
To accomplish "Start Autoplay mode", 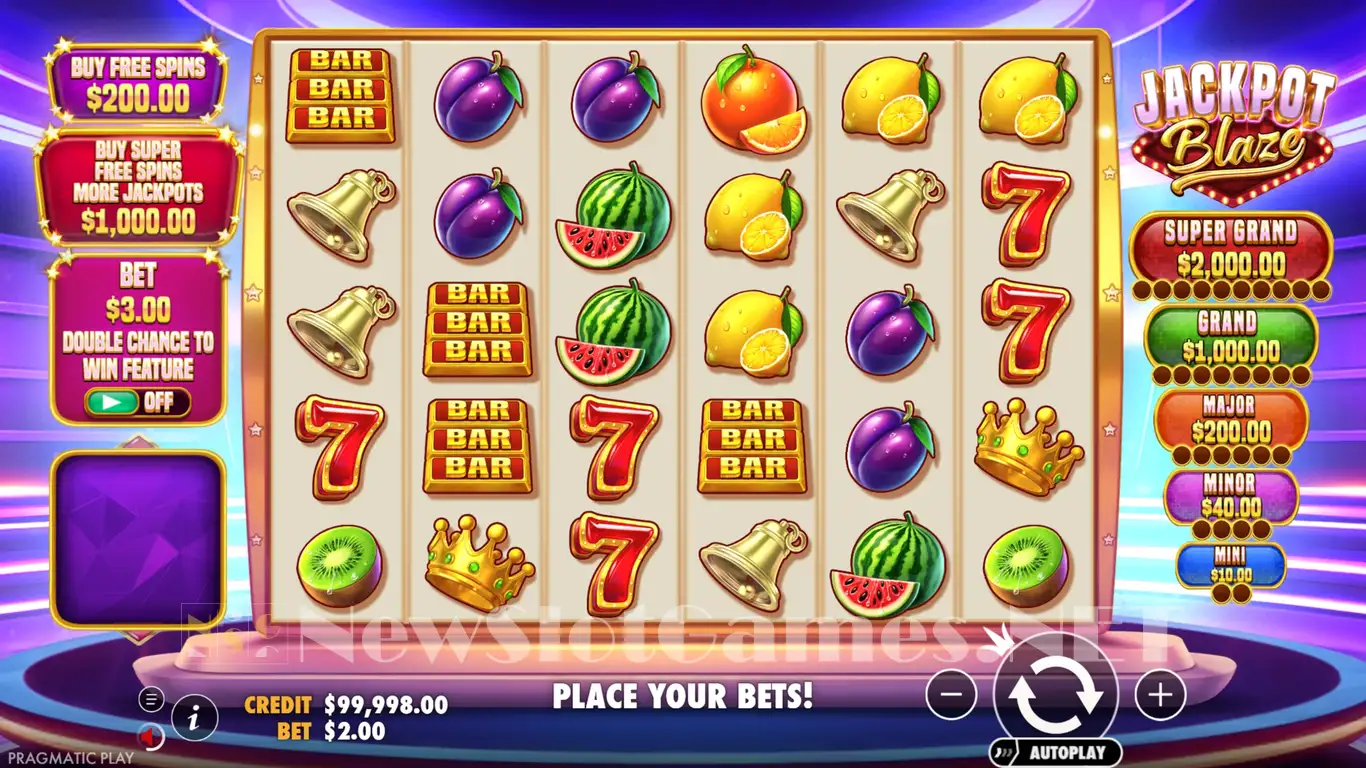I will (1055, 752).
